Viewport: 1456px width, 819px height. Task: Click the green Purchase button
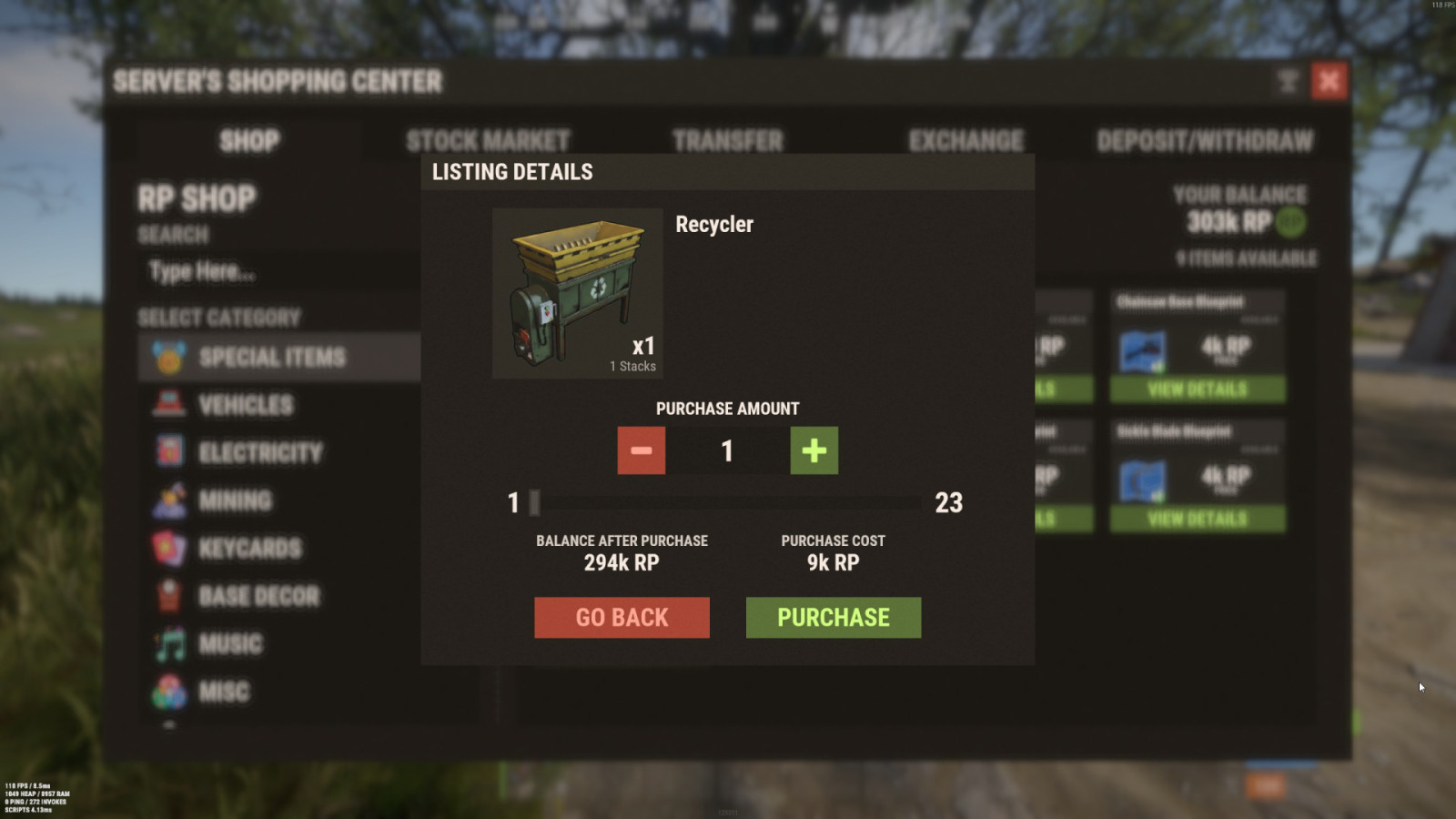833,617
